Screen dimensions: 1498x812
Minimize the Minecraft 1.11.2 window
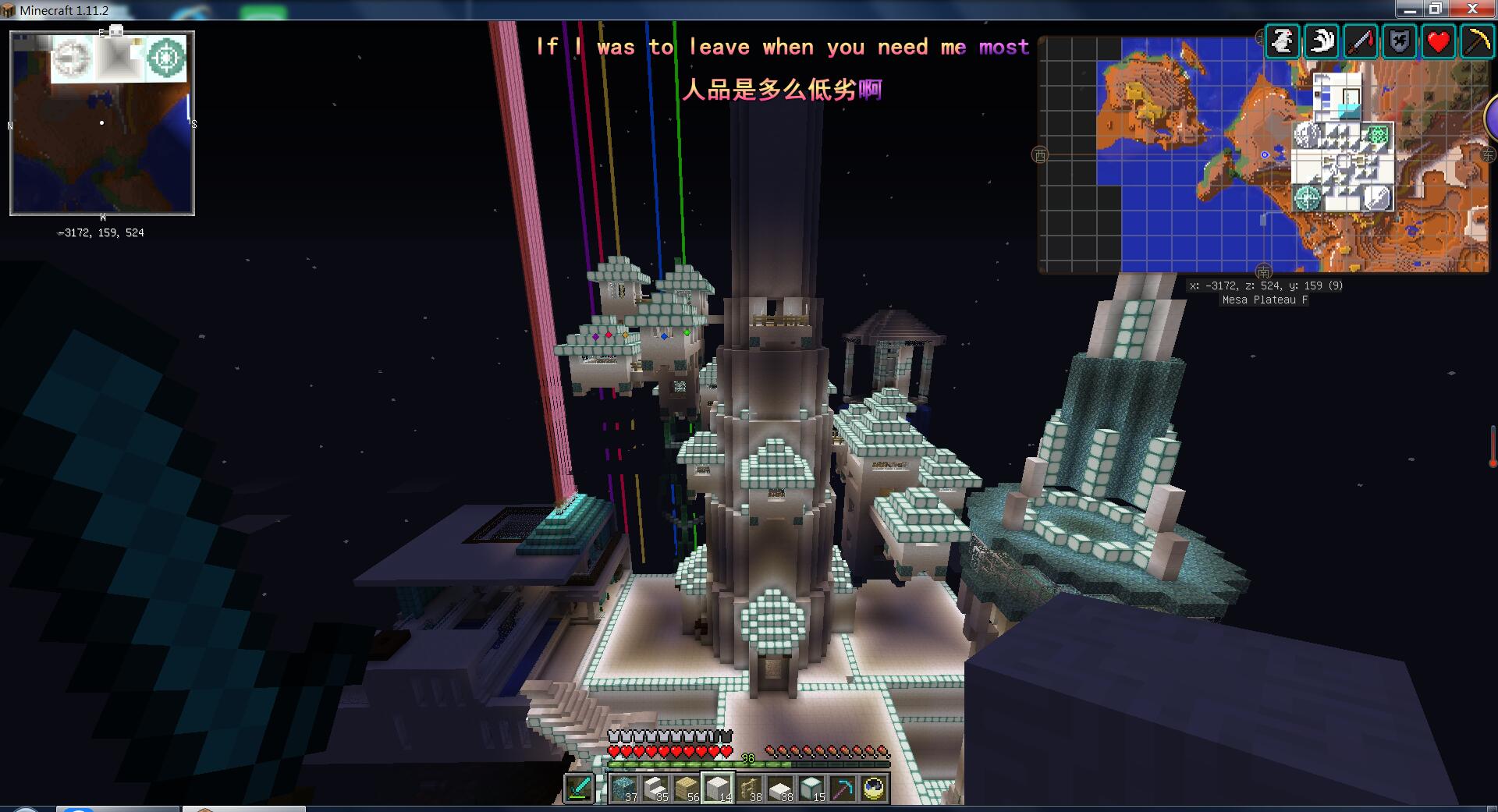tap(1410, 9)
